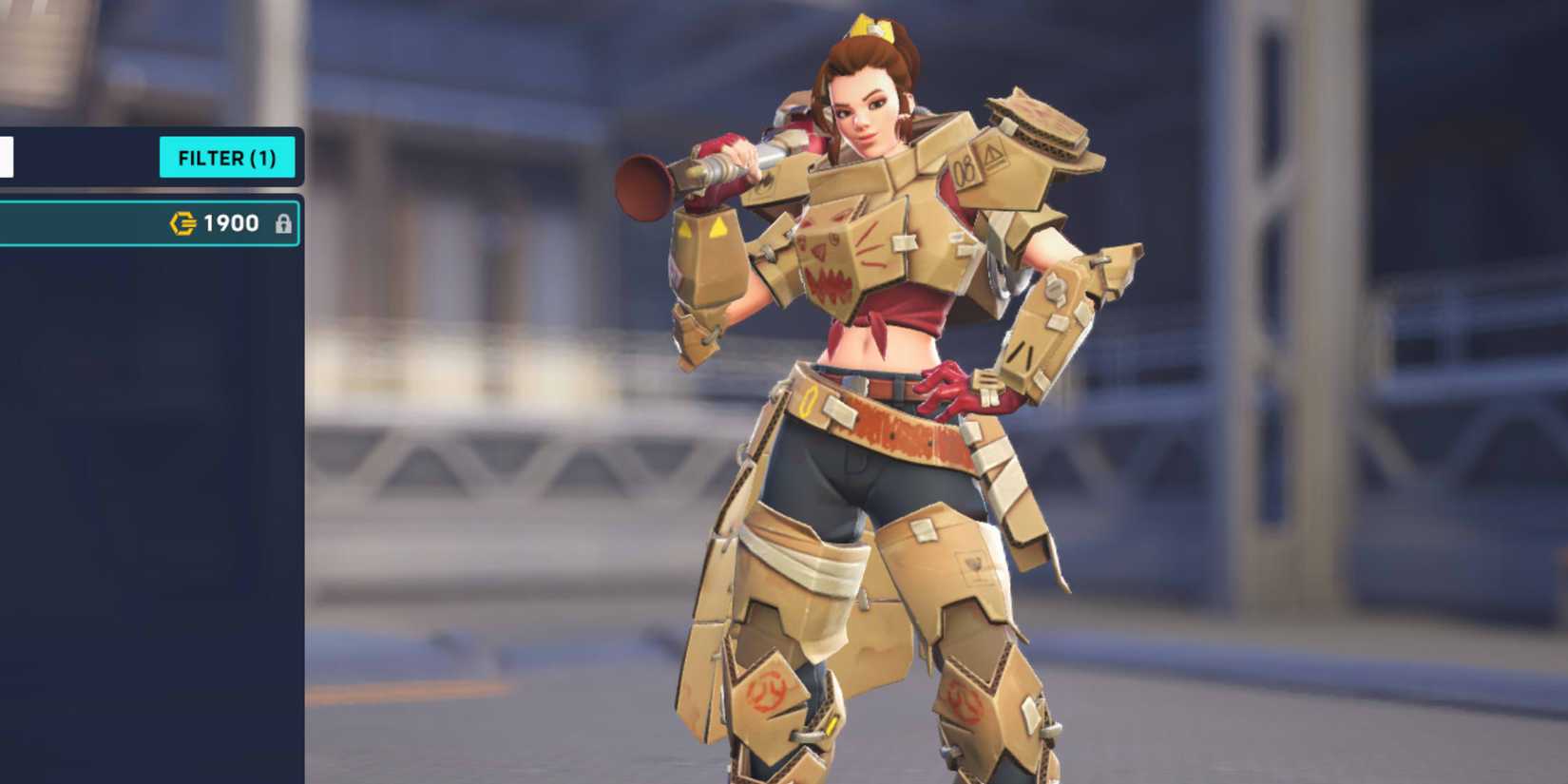The image size is (1568, 784).
Task: Toggle the active filter off via FILTER (1)
Action: pyautogui.click(x=226, y=158)
